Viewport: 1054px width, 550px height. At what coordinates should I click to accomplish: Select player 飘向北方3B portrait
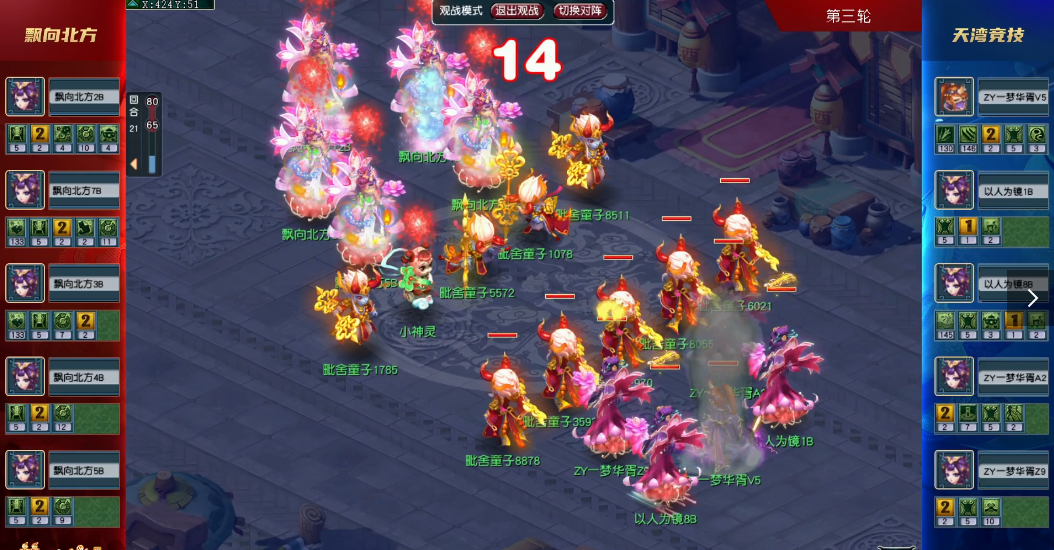[x=25, y=283]
